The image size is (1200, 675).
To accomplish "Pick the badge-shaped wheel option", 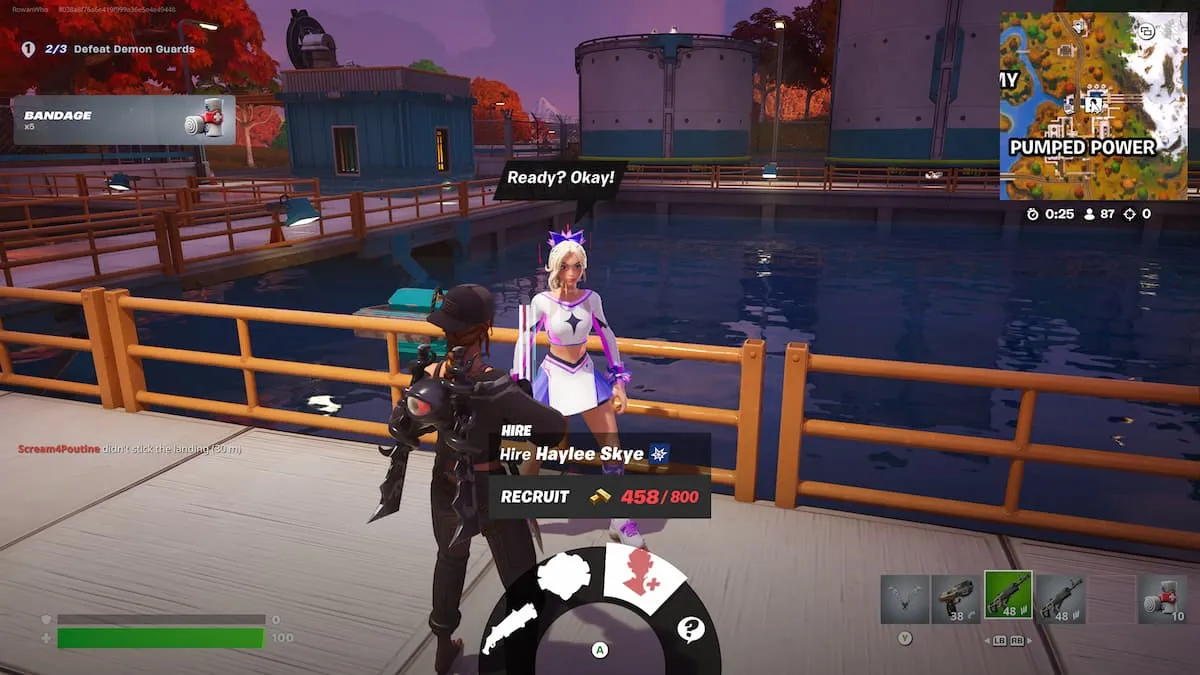I will point(563,577).
